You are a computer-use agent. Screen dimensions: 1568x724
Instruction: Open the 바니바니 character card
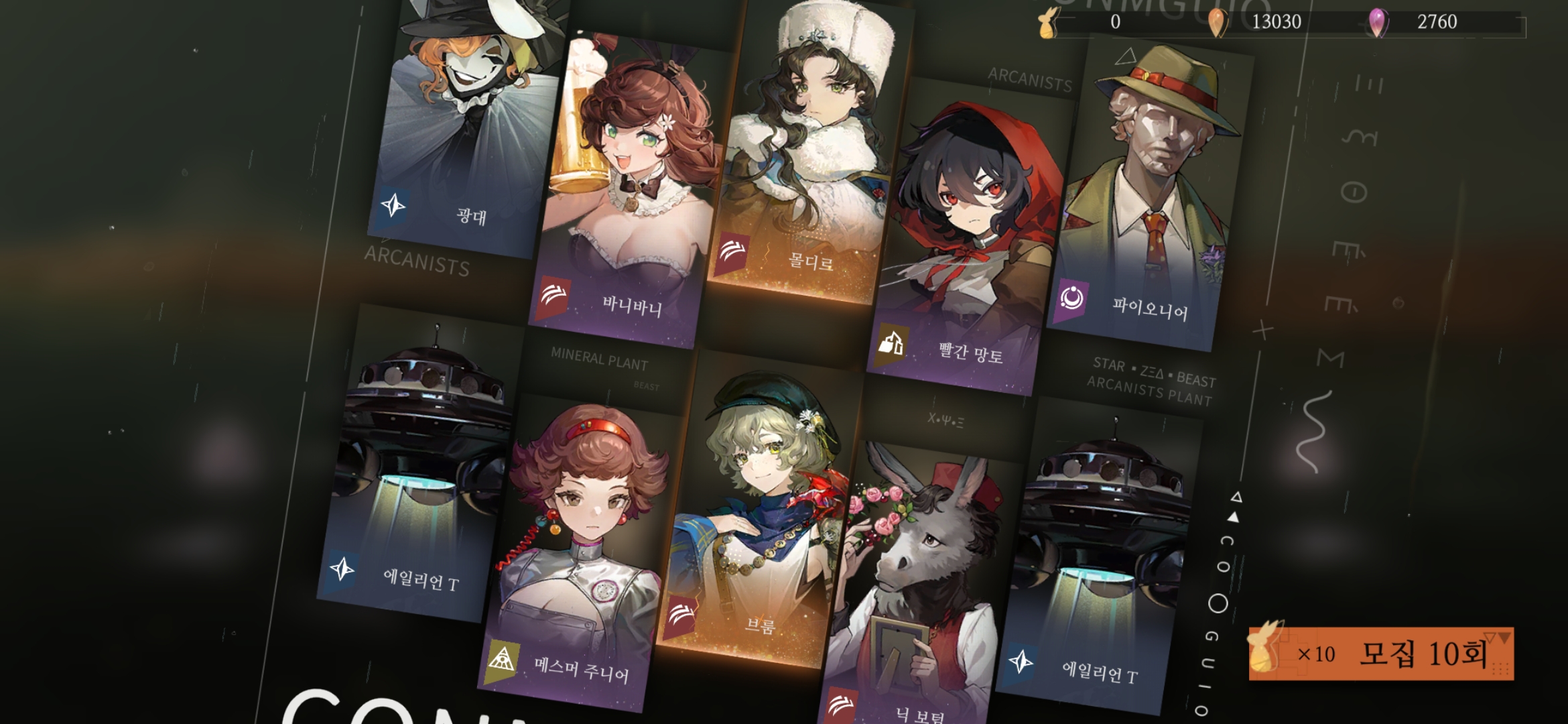(x=627, y=194)
